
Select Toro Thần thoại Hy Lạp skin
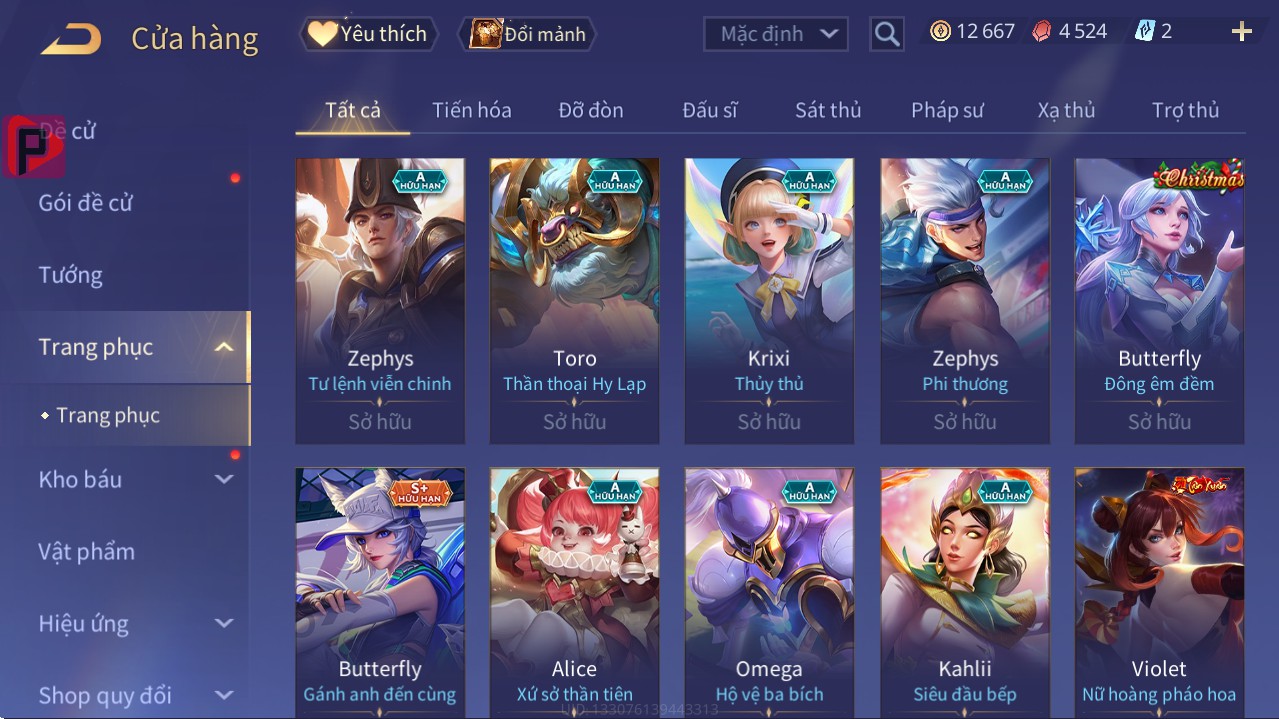(x=574, y=300)
